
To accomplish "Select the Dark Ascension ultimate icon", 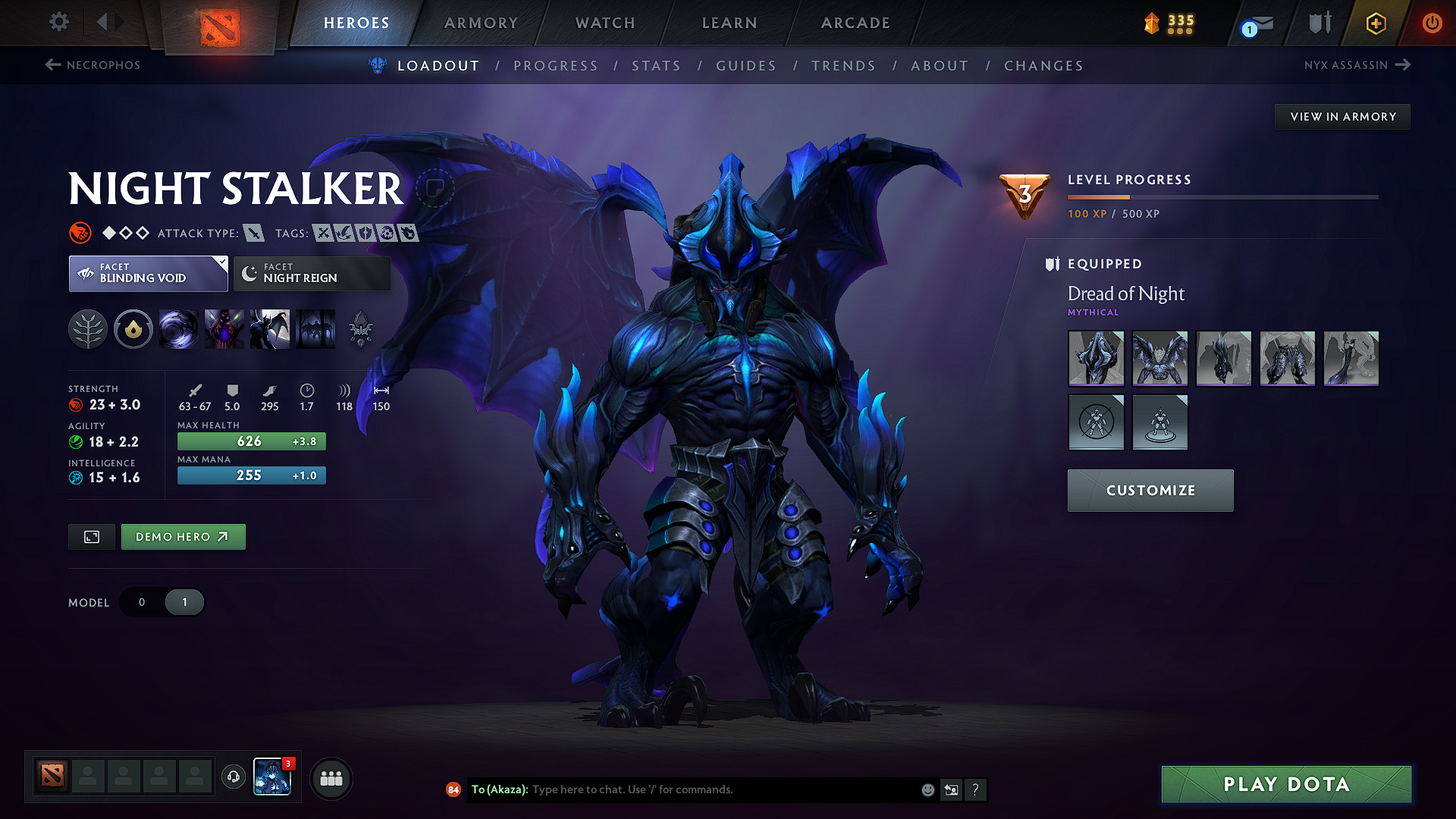I will coord(315,329).
